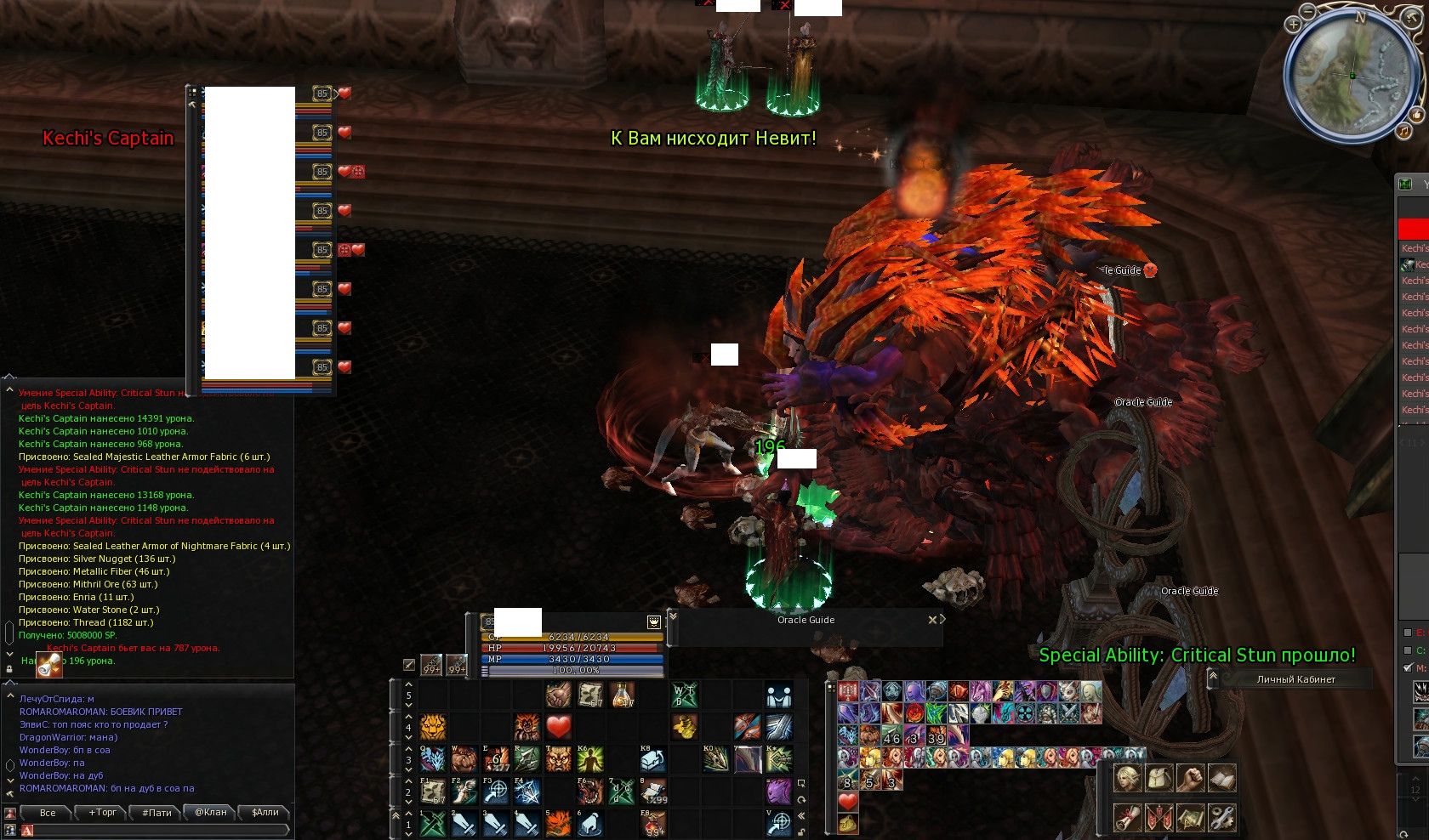Open the fist actions menu icon
The width and height of the screenshot is (1429, 840).
1190,778
